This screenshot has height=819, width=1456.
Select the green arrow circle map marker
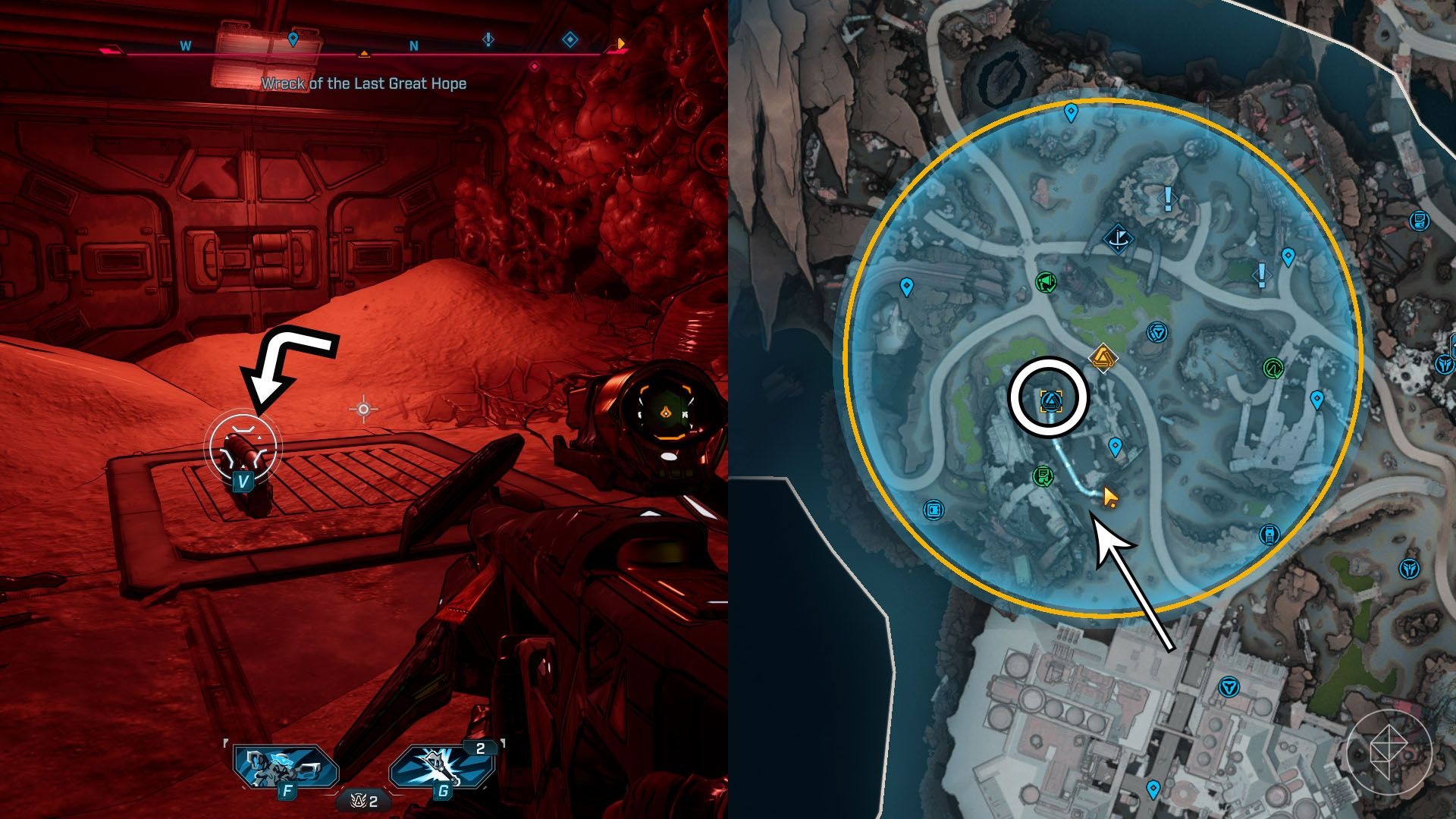pyautogui.click(x=1272, y=369)
